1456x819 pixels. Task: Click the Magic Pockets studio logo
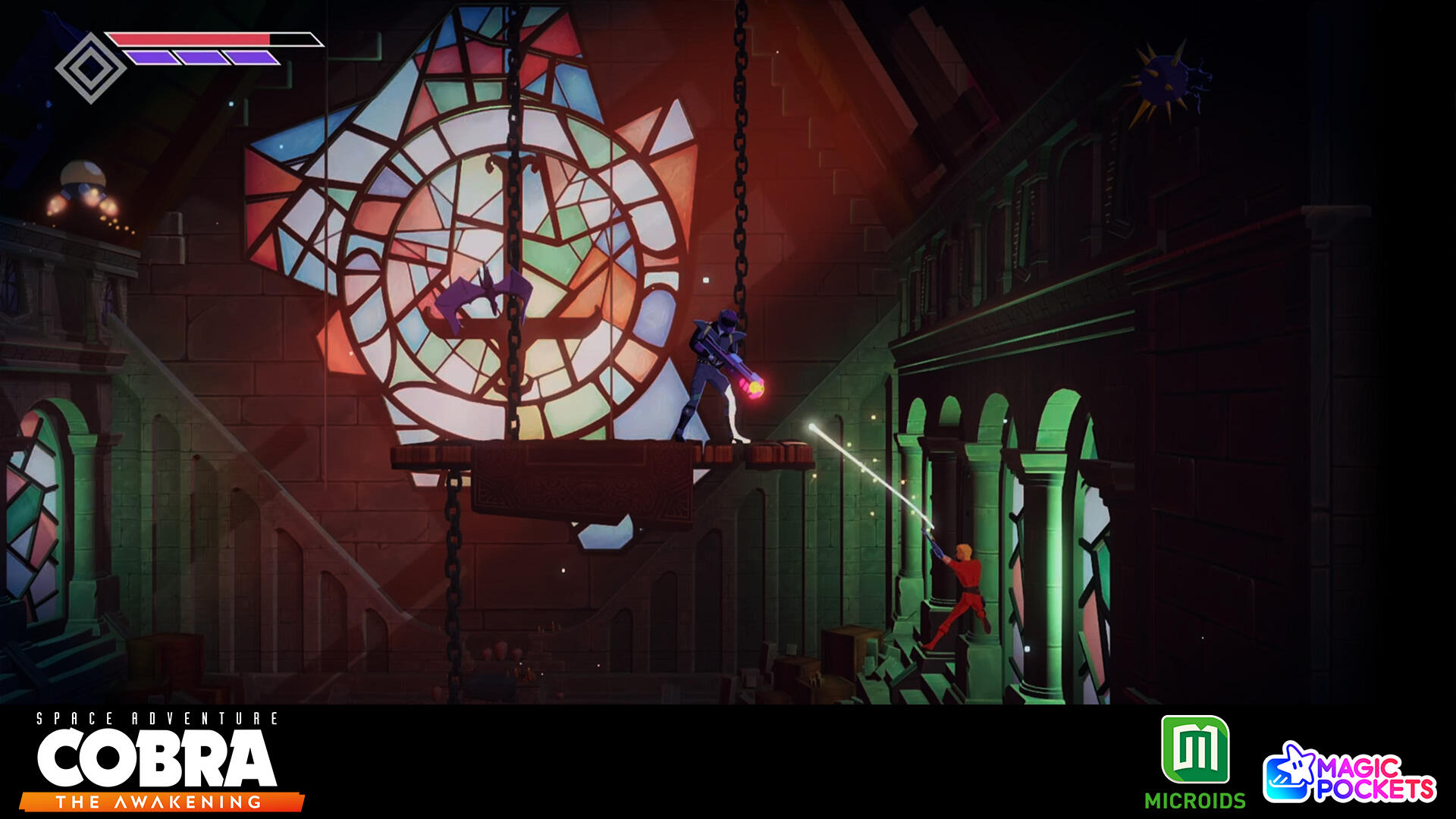pyautogui.click(x=1348, y=774)
